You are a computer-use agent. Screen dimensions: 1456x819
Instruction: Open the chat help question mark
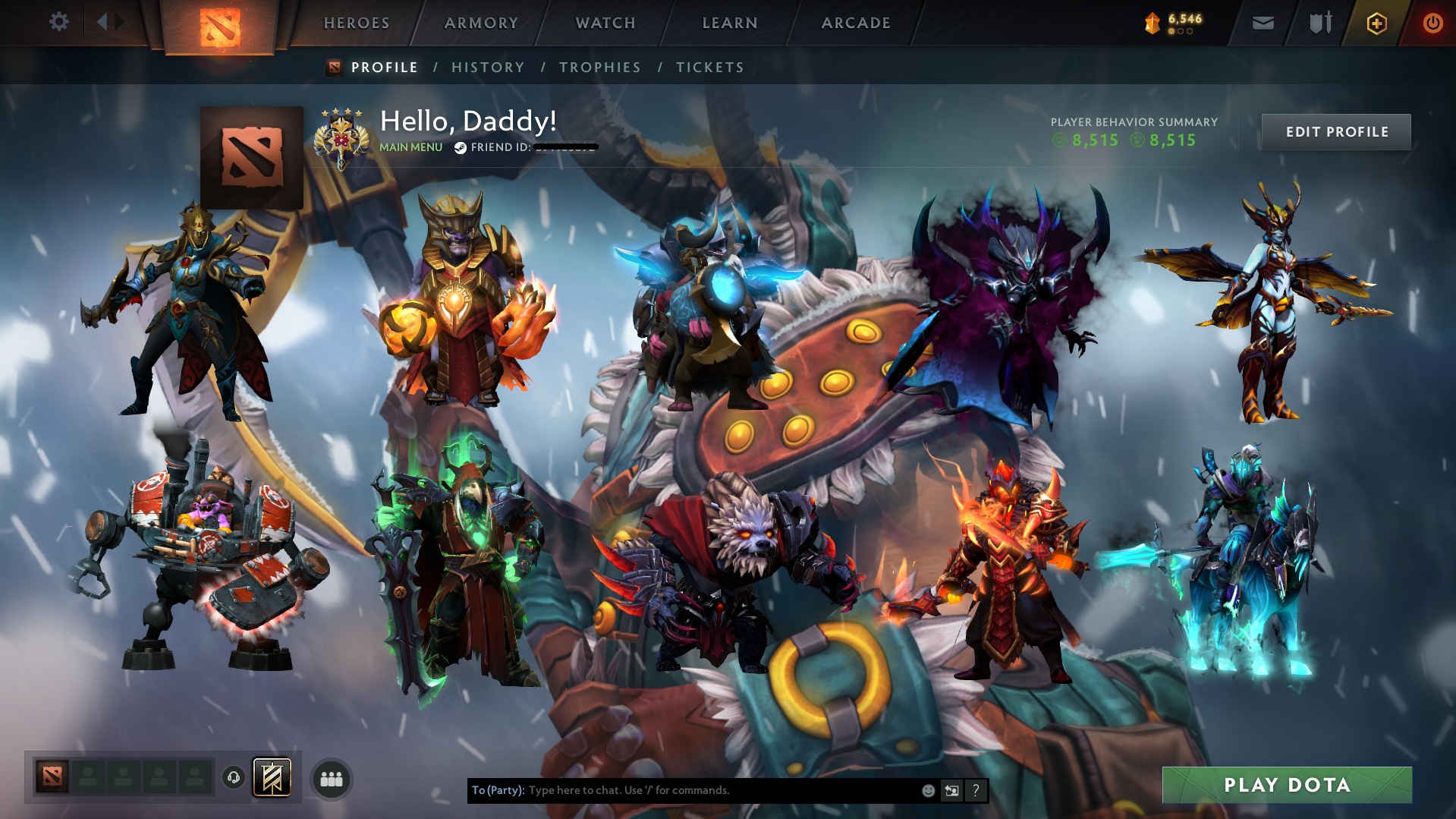976,790
